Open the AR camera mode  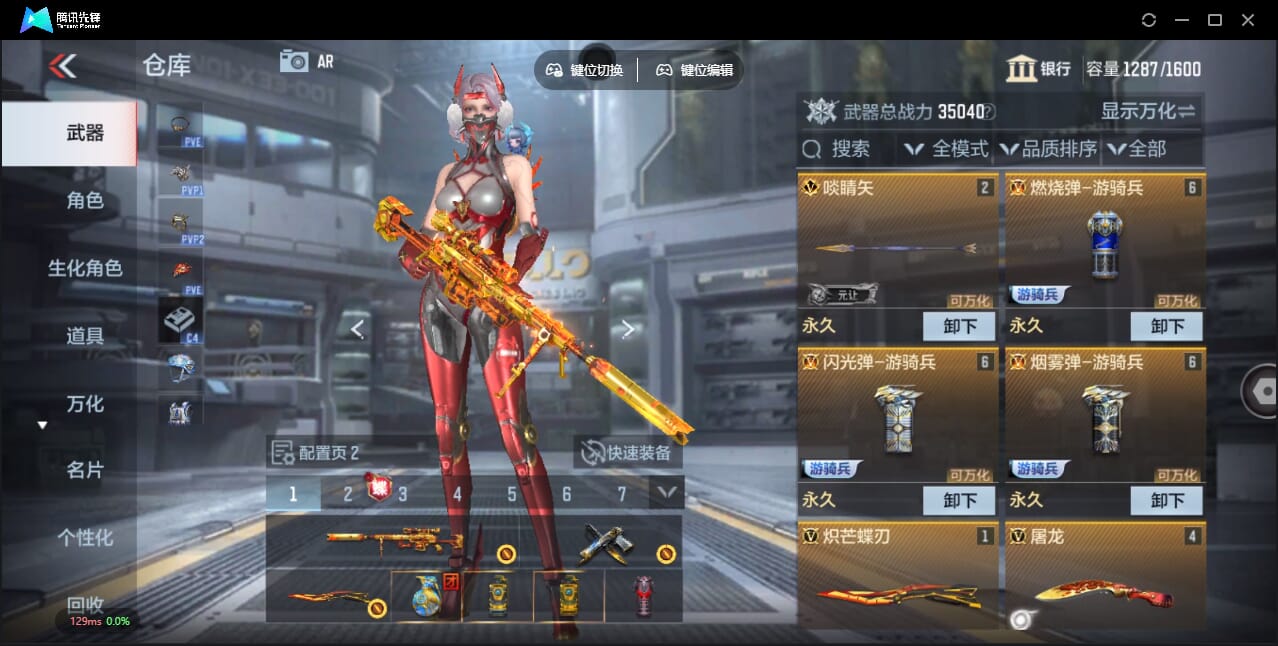tap(306, 61)
